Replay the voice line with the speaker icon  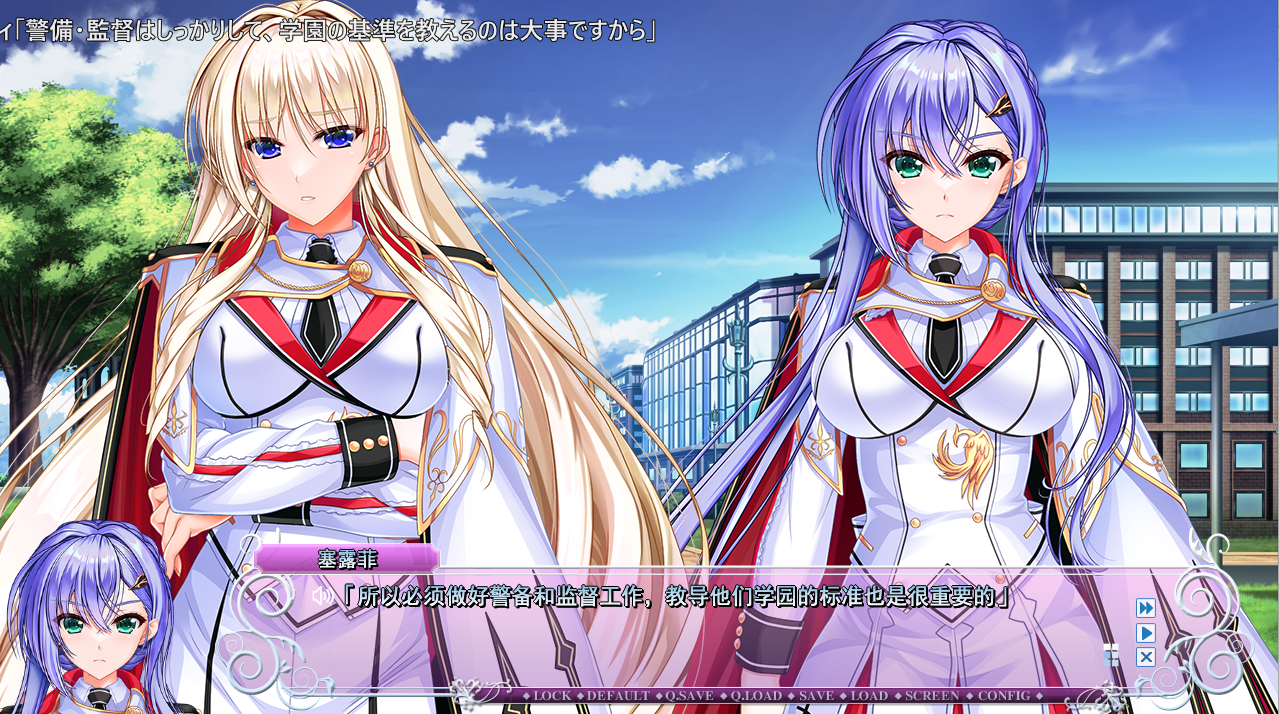coord(321,596)
